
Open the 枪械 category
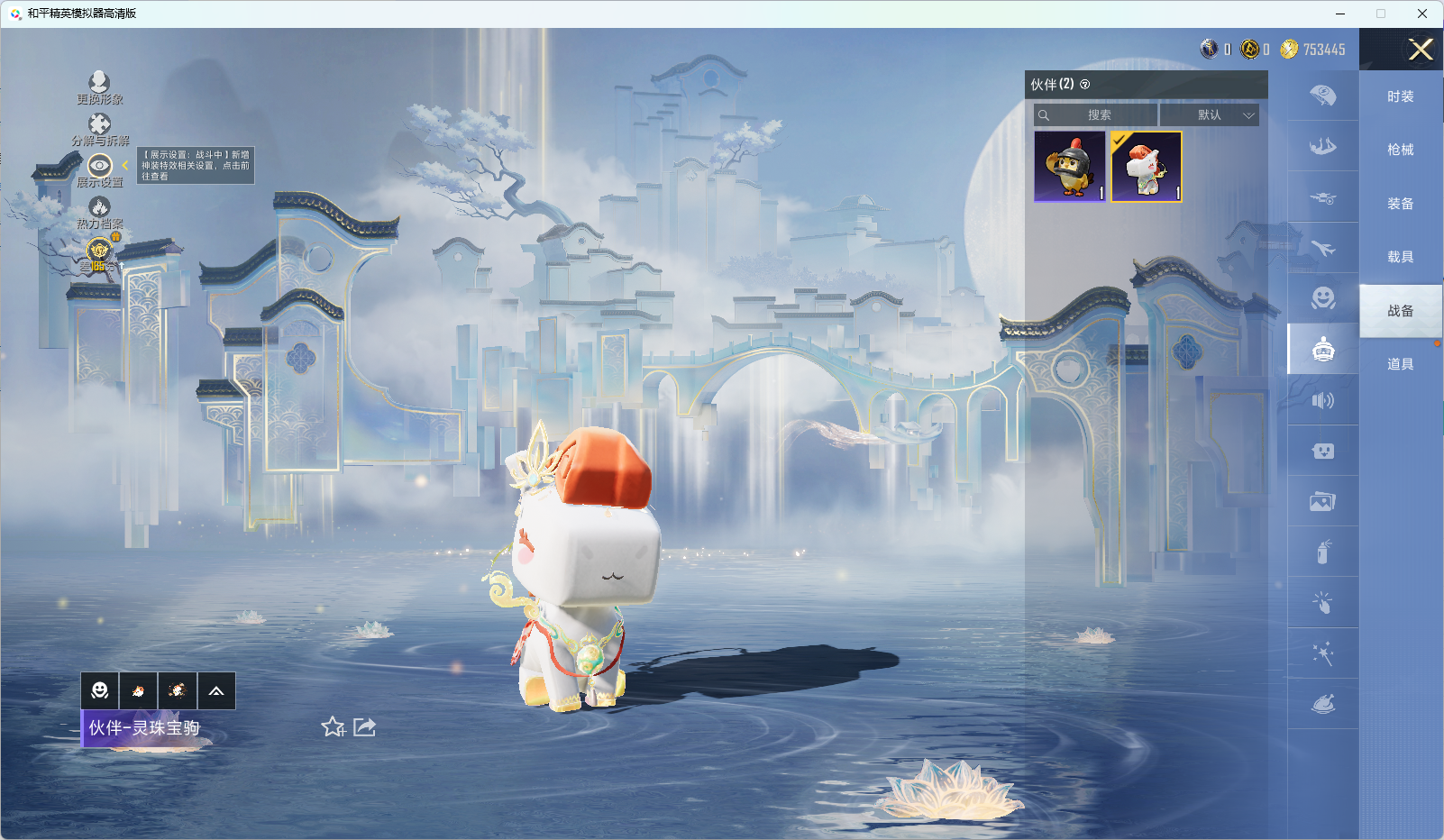tap(1400, 150)
